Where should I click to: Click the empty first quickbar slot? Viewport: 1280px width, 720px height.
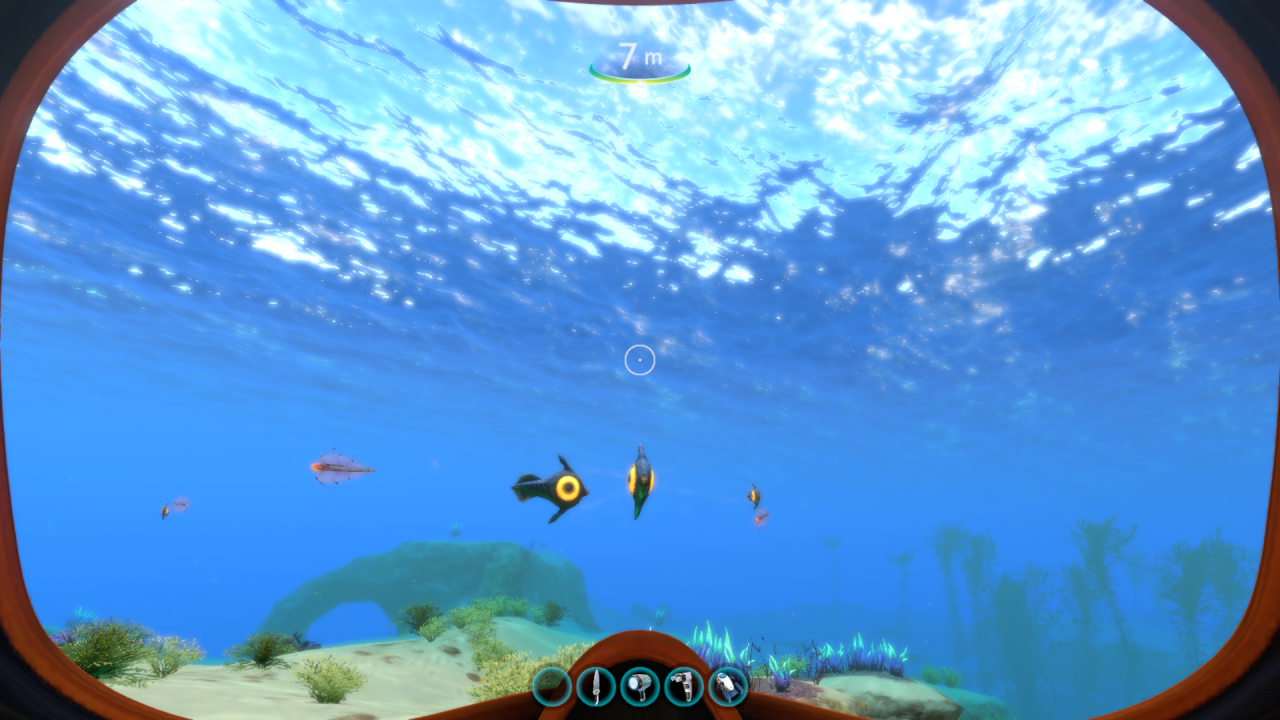(552, 687)
